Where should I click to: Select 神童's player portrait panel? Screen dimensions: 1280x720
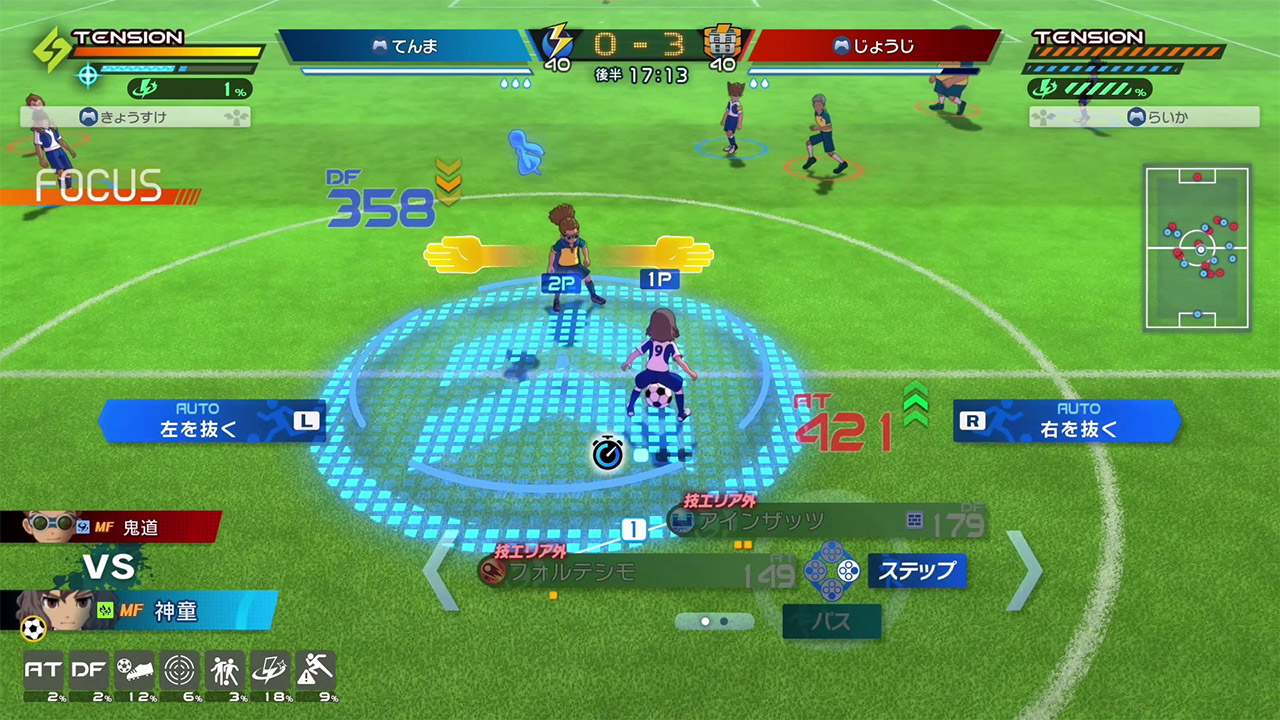point(138,611)
